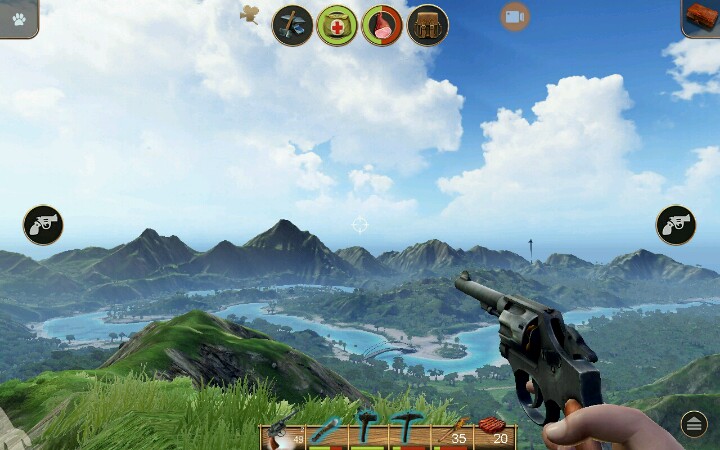Fire using the right revolver button
The image size is (720, 450).
tap(676, 225)
